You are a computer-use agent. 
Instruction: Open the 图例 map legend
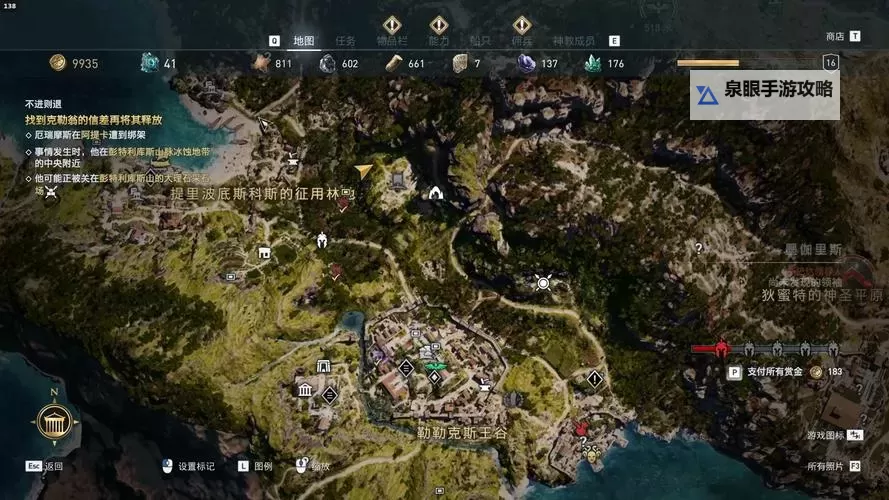point(263,466)
